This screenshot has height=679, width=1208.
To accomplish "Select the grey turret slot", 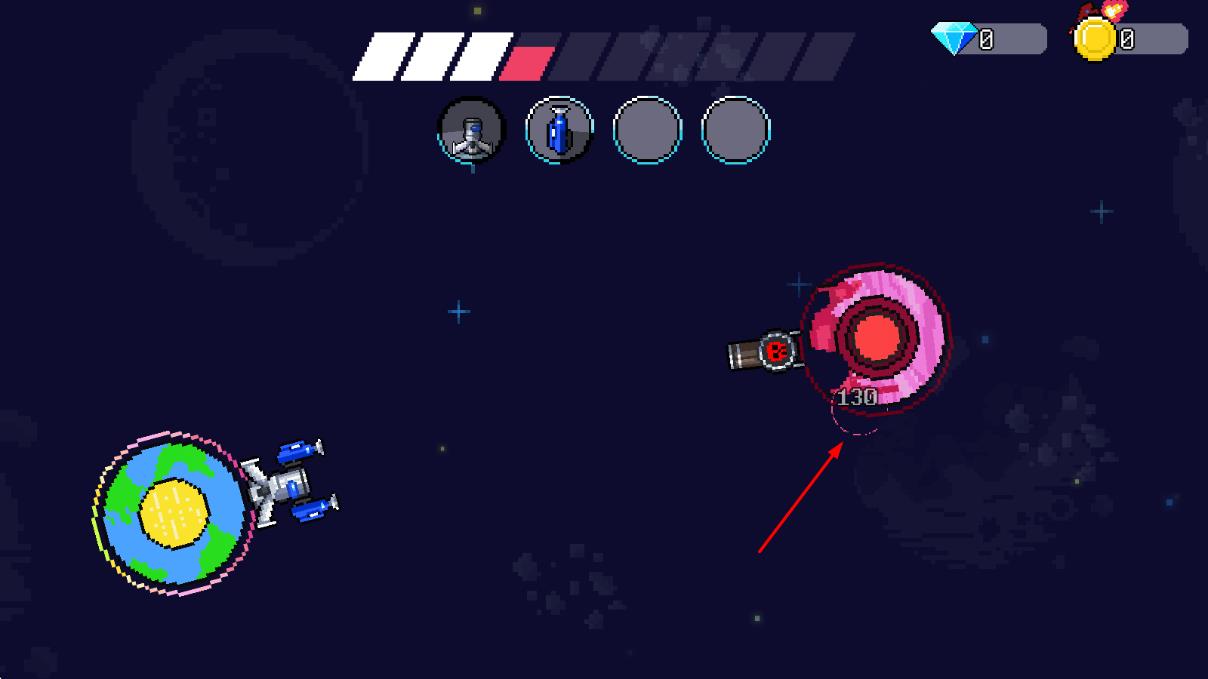I will 472,130.
